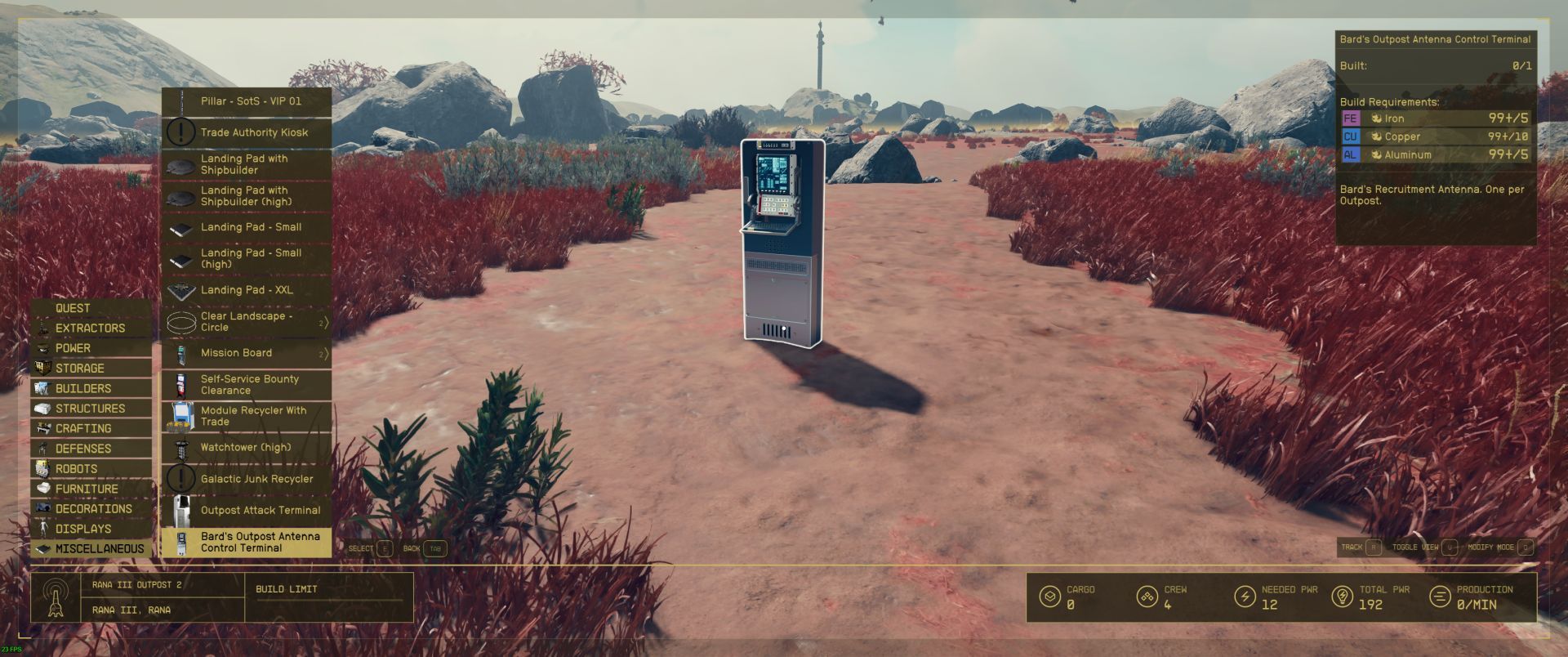Click the antenna icon next to outpost name
The width and height of the screenshot is (1568, 657).
coord(56,597)
